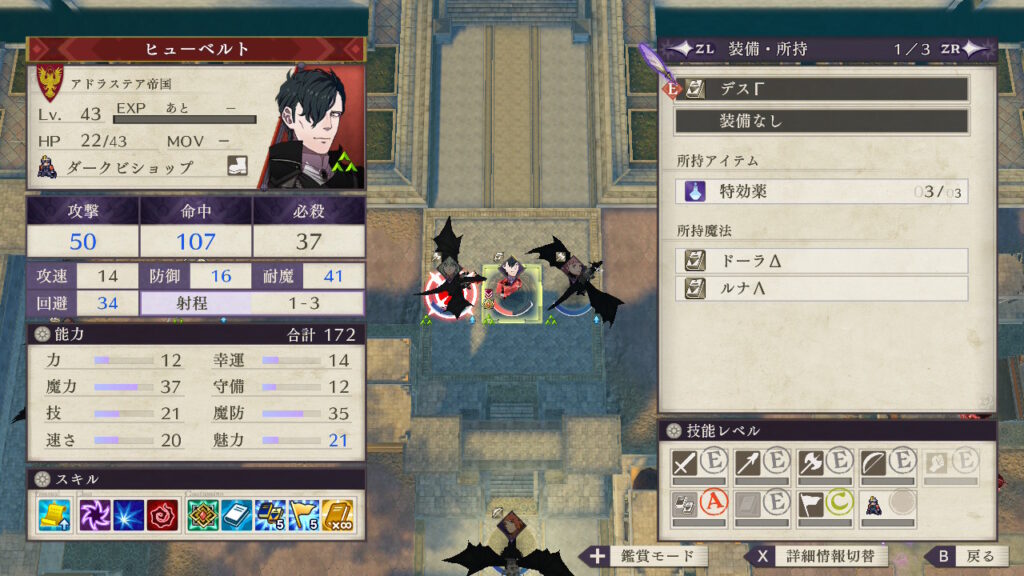Select the red spiral class skill icon

click(x=162, y=516)
